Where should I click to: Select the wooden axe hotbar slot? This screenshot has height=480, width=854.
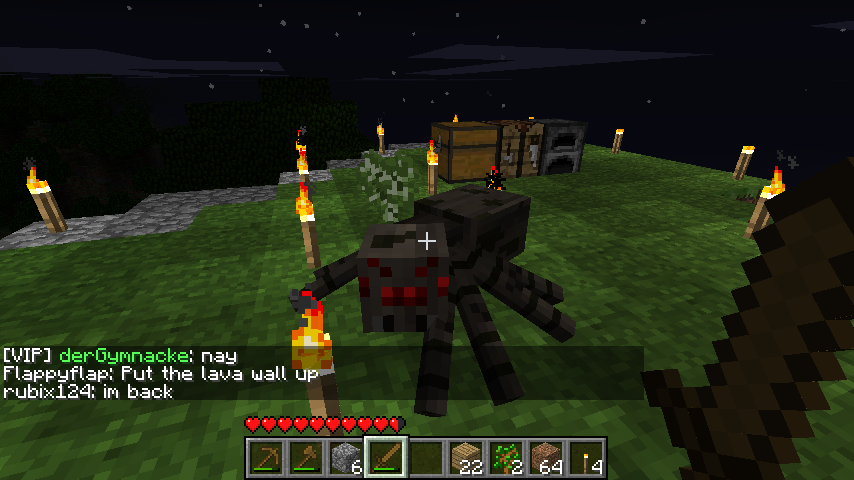click(305, 458)
